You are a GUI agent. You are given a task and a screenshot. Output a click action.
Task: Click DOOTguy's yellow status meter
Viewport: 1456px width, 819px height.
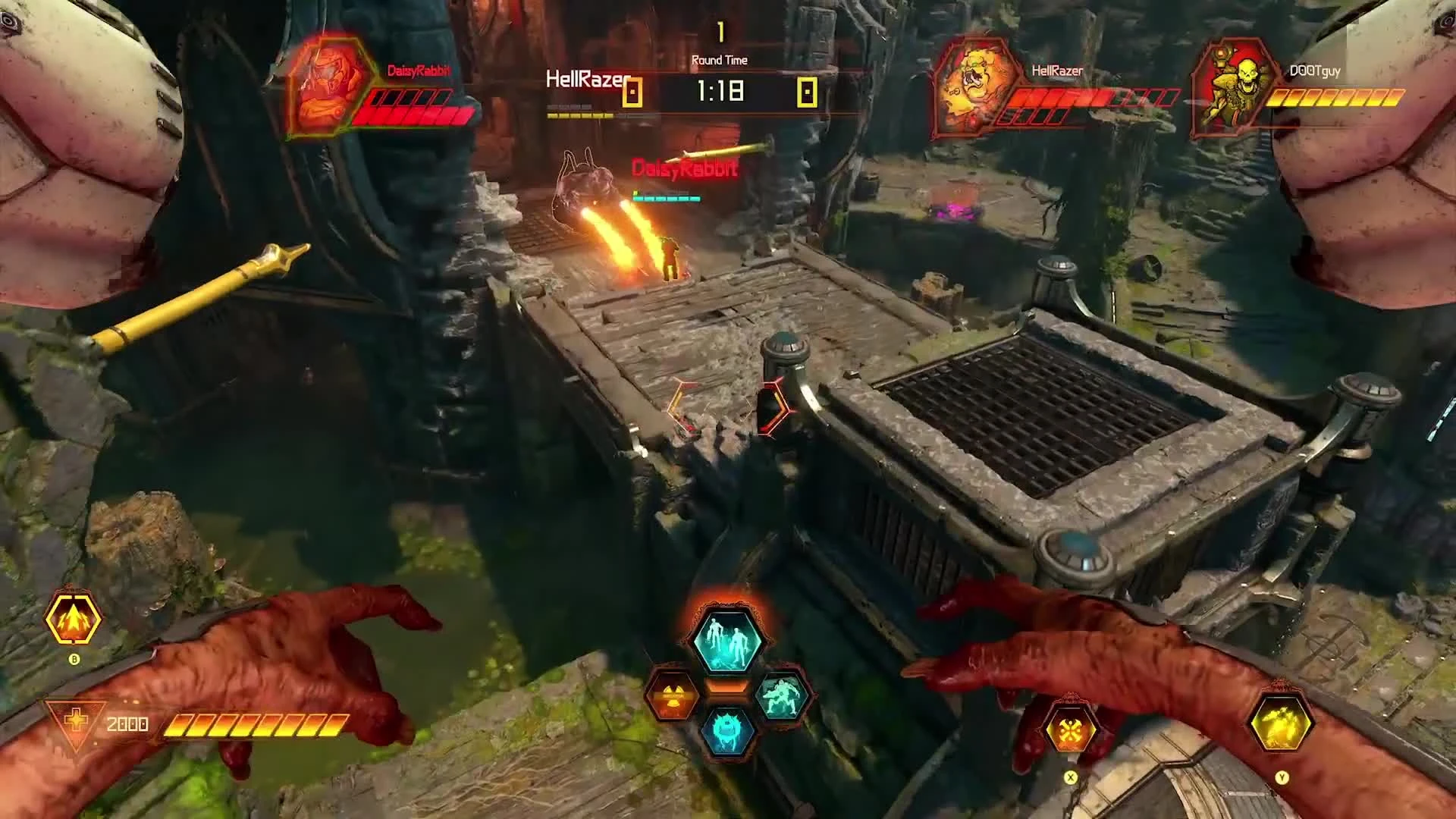tap(1335, 99)
